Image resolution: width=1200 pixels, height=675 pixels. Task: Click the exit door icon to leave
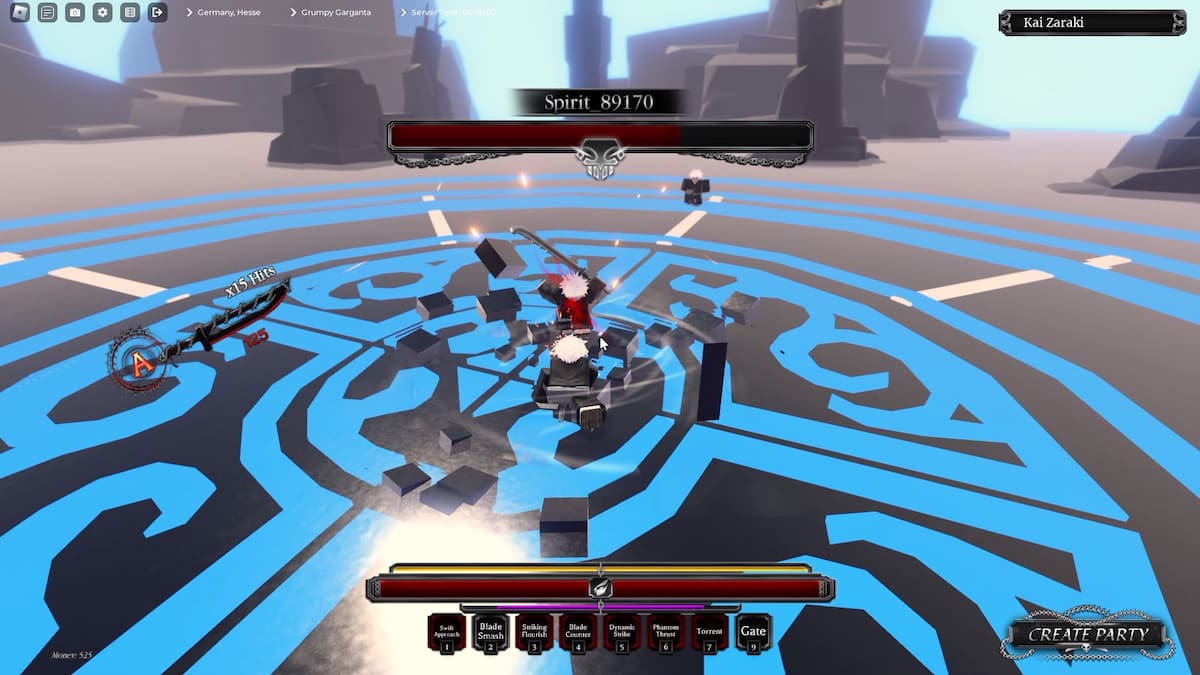point(157,12)
